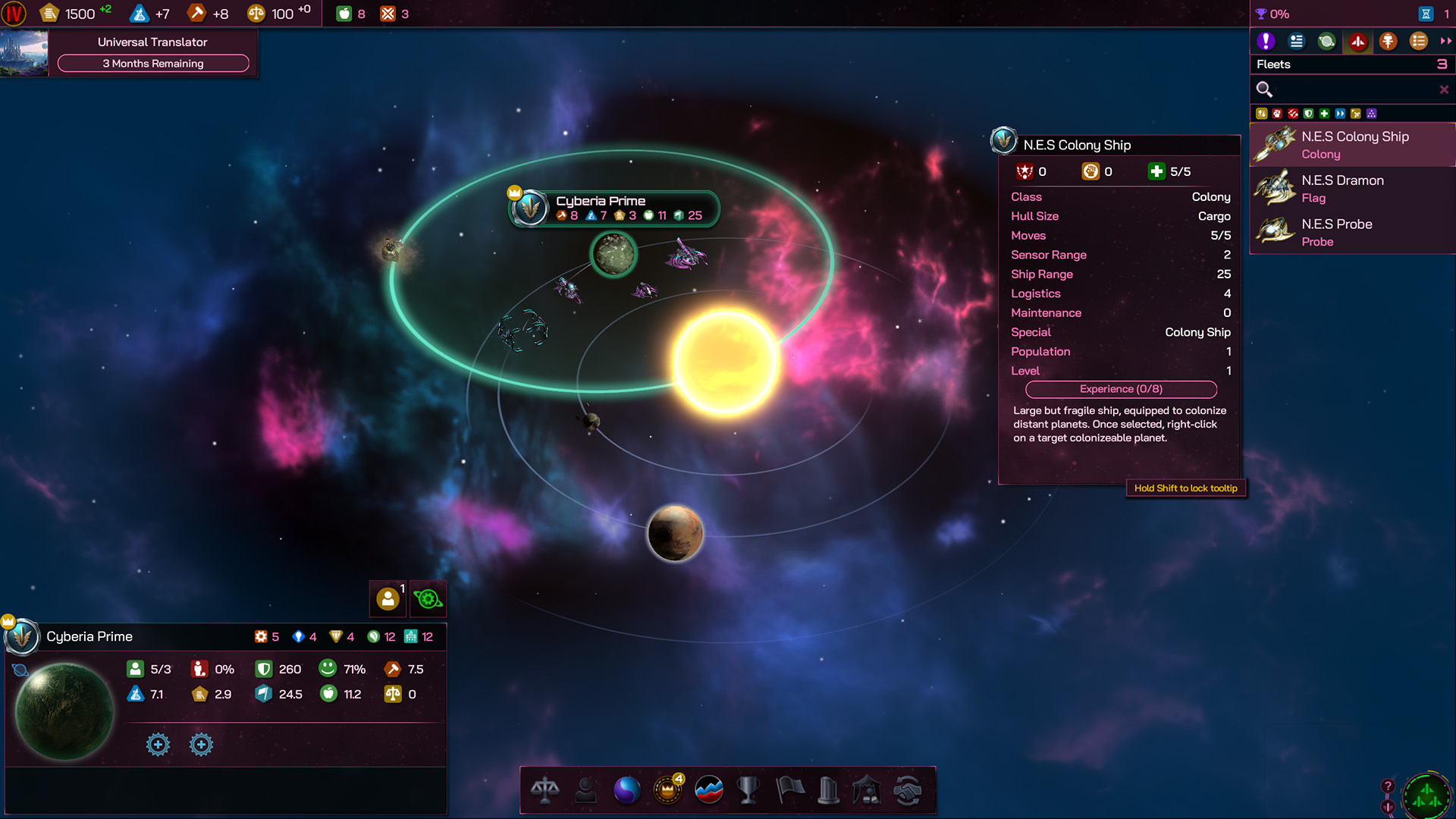Click the crown icon with the 4 badge
Viewport: 1456px width, 819px height.
click(x=667, y=790)
